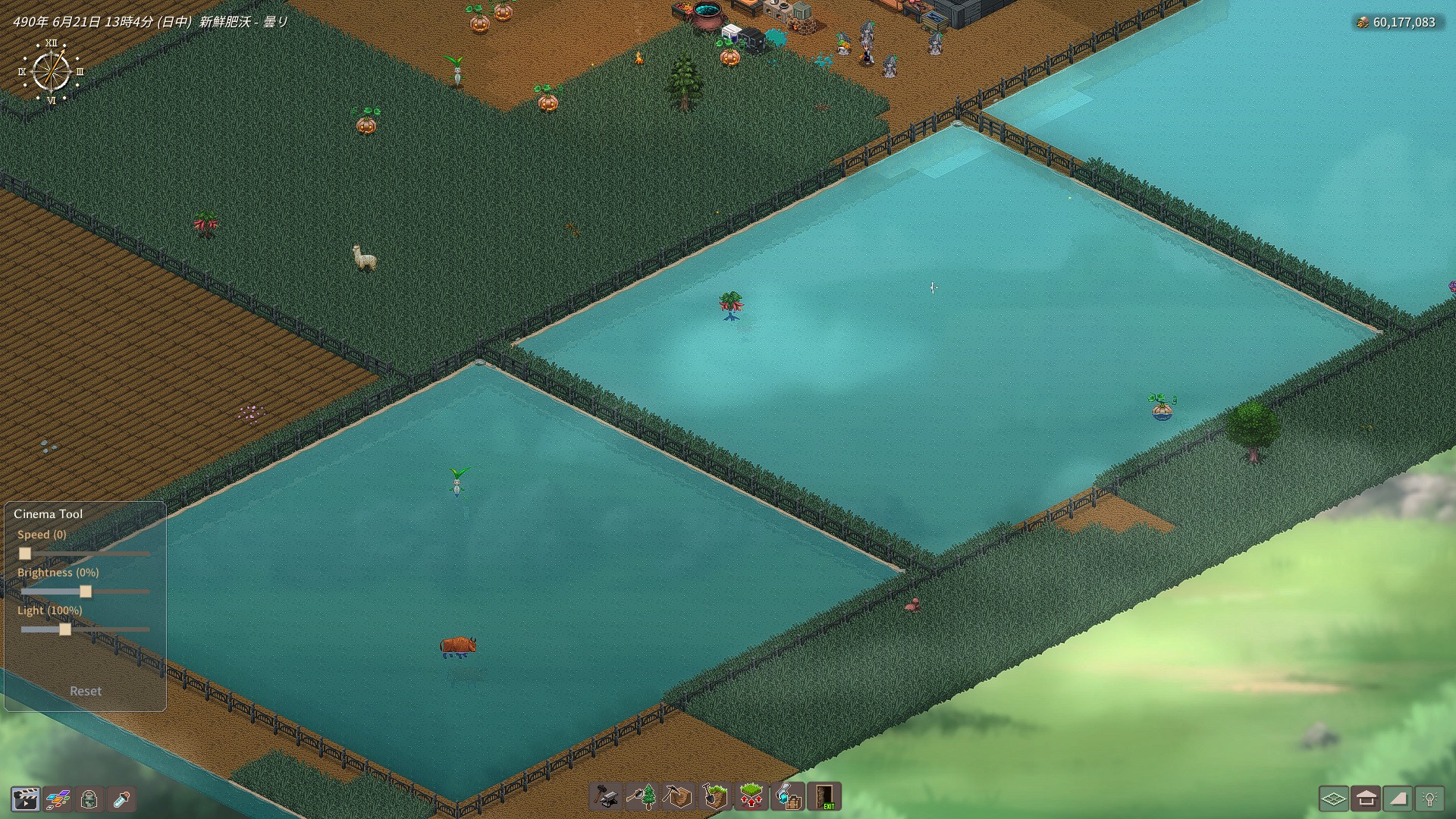Toggle the clapperboard Cinema Tool icon

point(25,799)
